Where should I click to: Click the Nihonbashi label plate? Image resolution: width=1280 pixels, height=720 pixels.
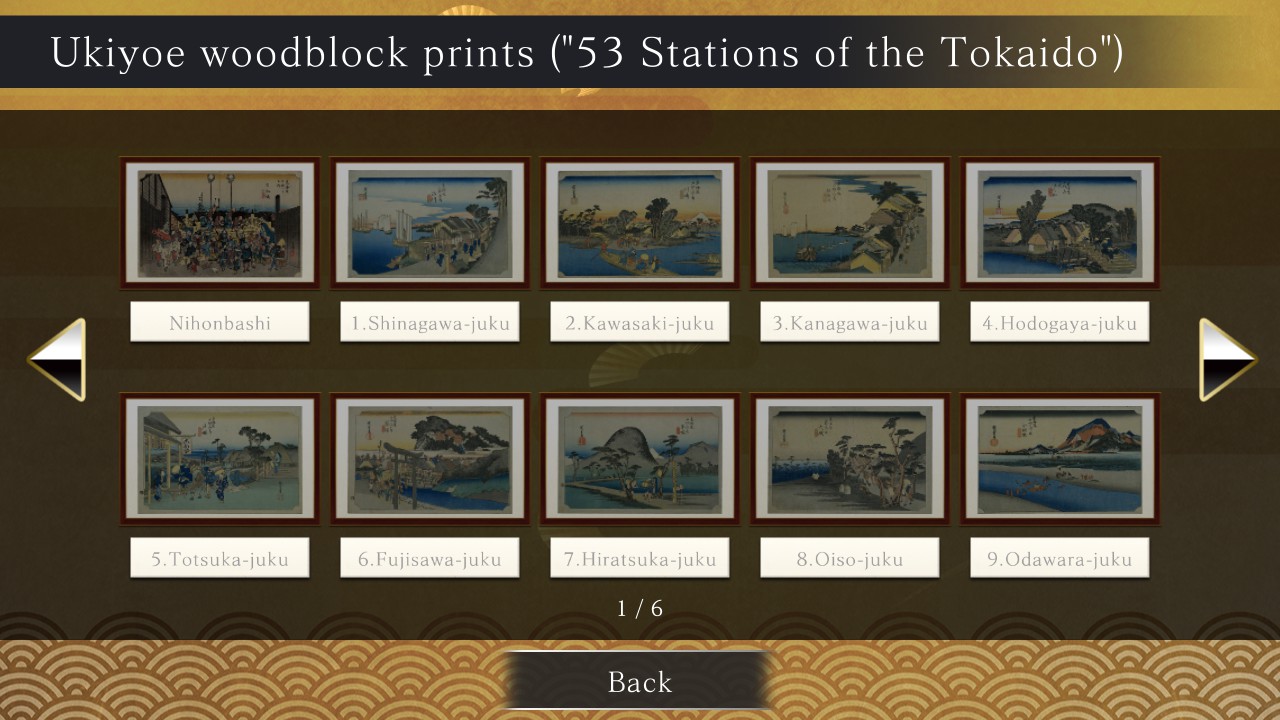click(219, 321)
